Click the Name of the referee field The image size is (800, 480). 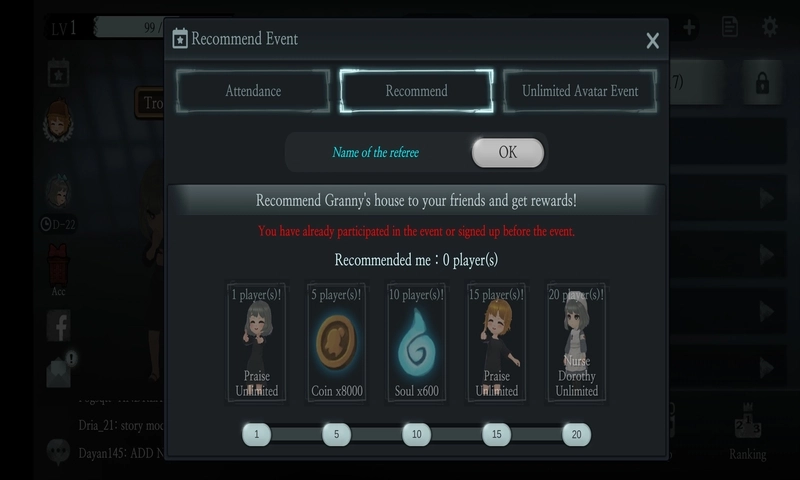376,153
